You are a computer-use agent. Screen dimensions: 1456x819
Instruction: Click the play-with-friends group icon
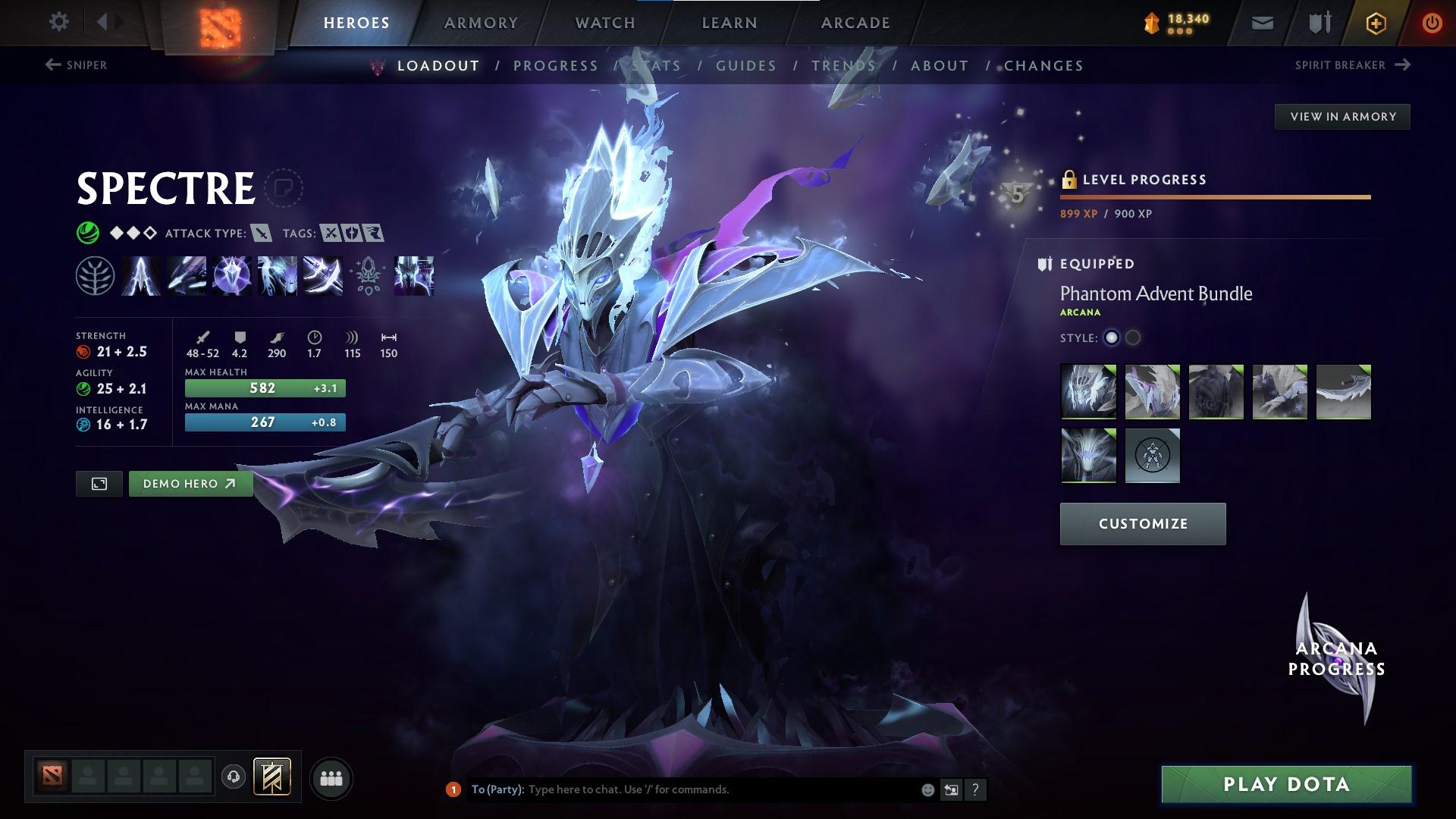coord(331,777)
